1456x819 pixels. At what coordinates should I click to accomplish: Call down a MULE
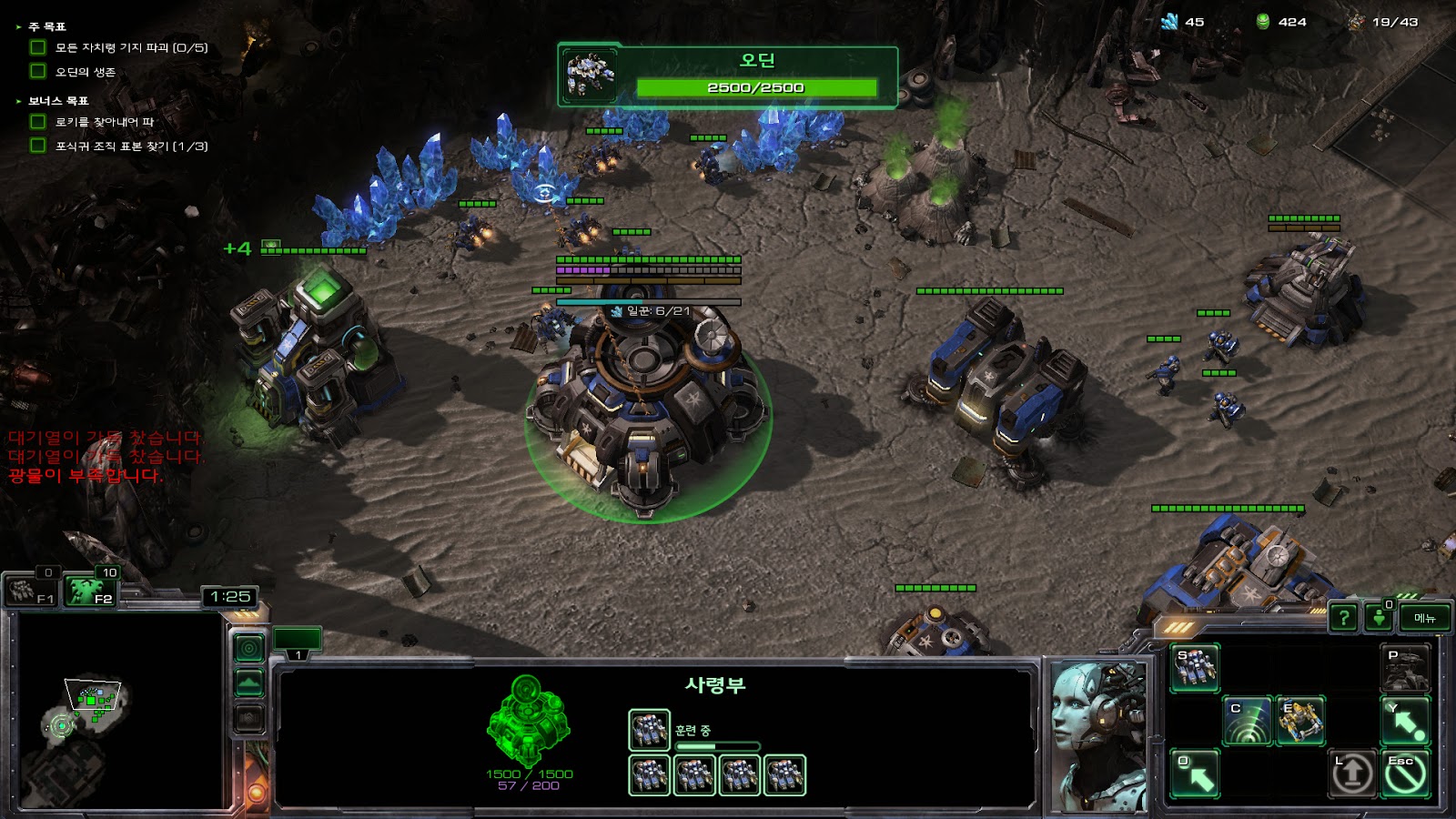tap(1299, 721)
